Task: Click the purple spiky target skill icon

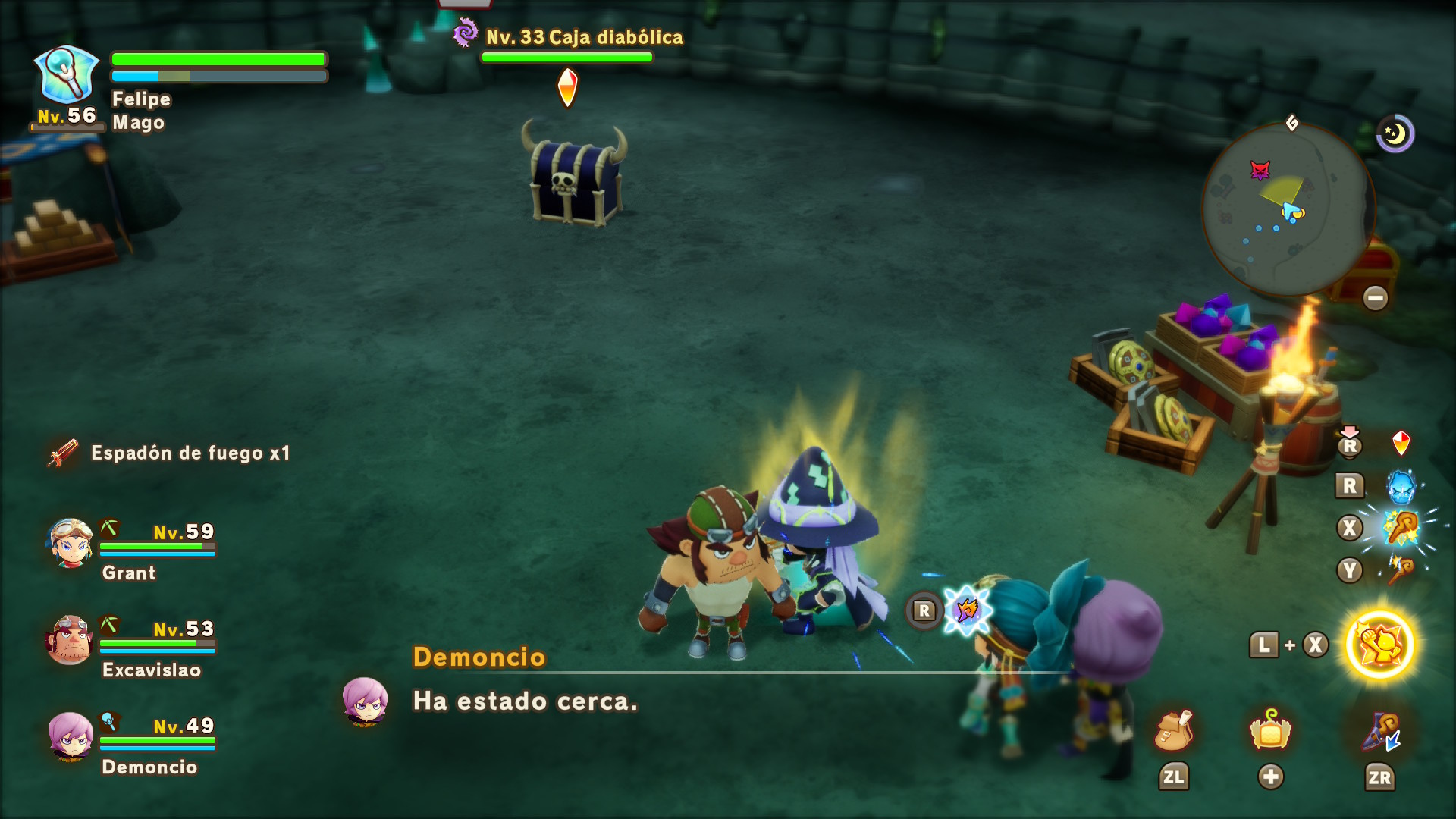Action: tap(968, 610)
